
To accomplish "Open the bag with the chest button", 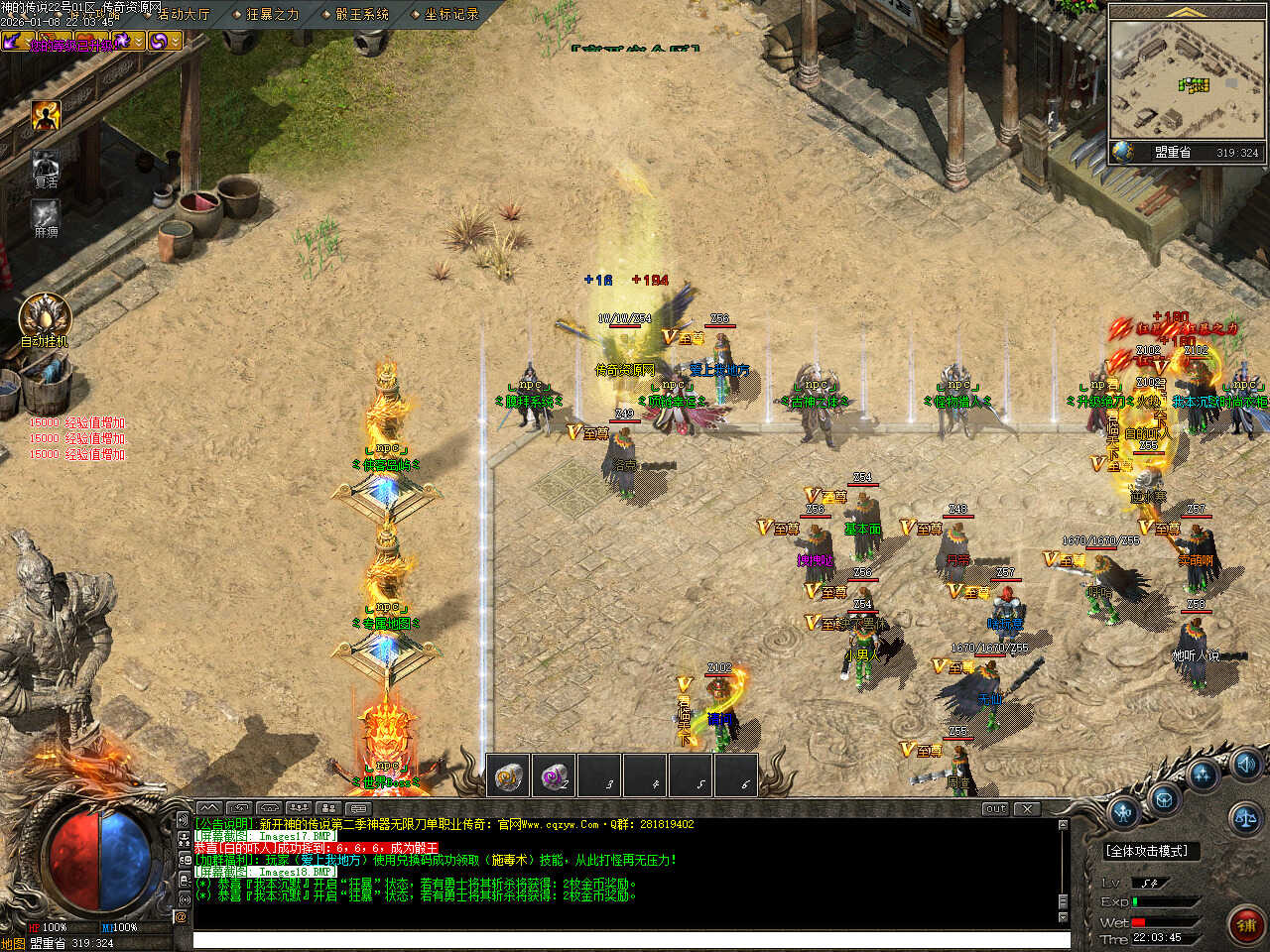I will [x=1163, y=798].
